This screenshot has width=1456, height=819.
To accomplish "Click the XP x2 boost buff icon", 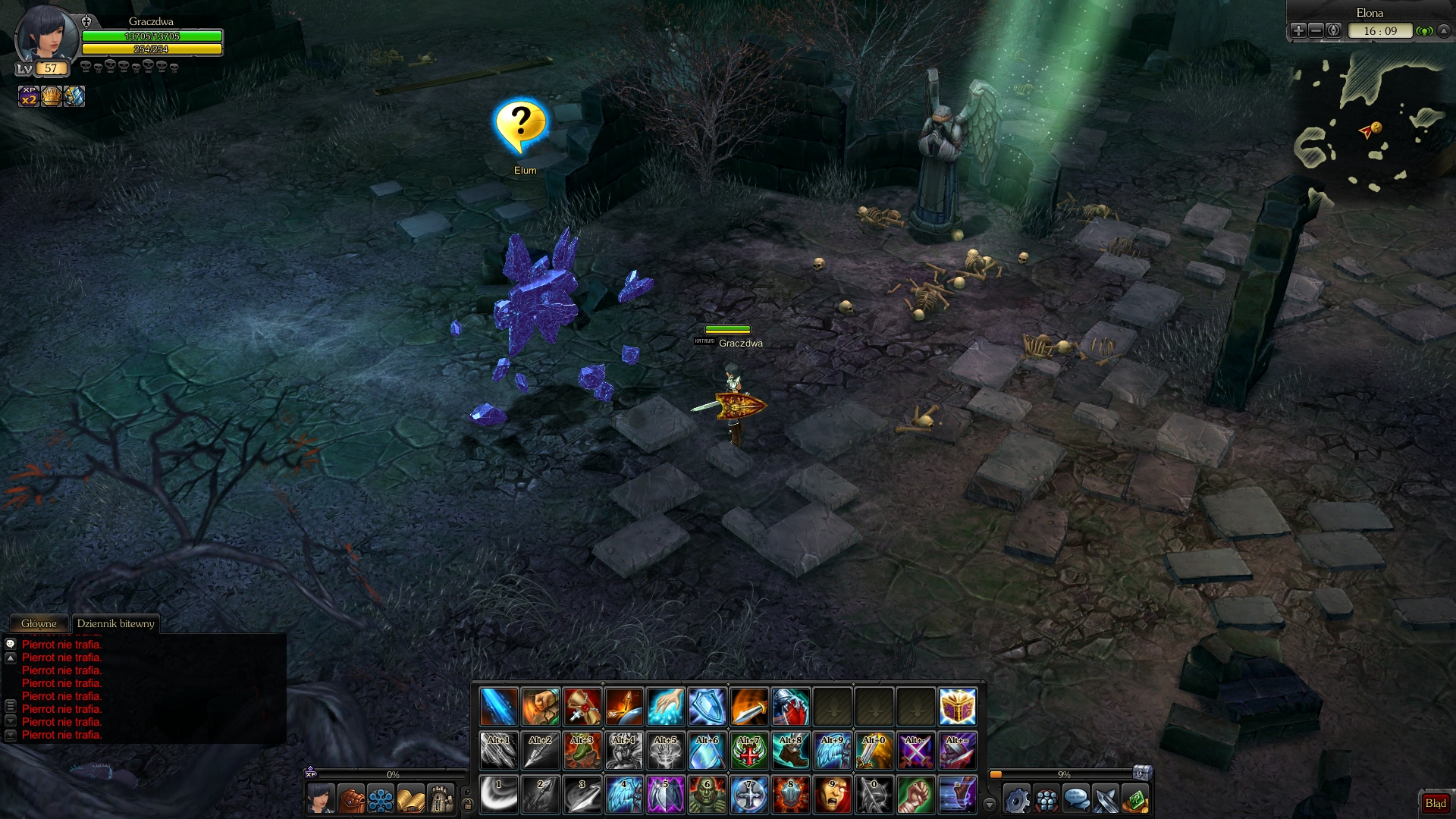I will click(x=29, y=96).
